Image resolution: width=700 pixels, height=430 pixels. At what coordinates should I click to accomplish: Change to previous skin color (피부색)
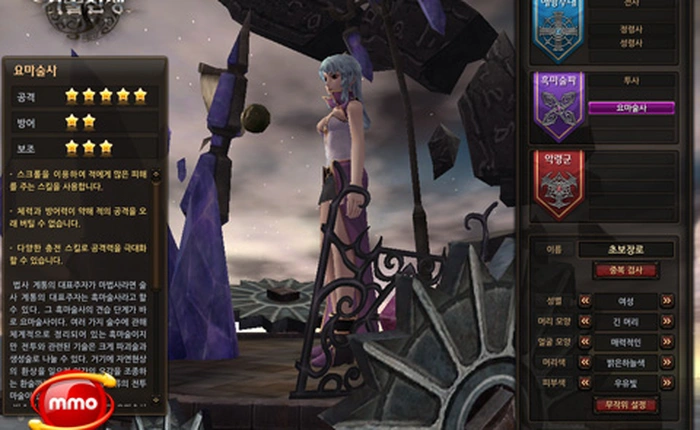tap(584, 384)
